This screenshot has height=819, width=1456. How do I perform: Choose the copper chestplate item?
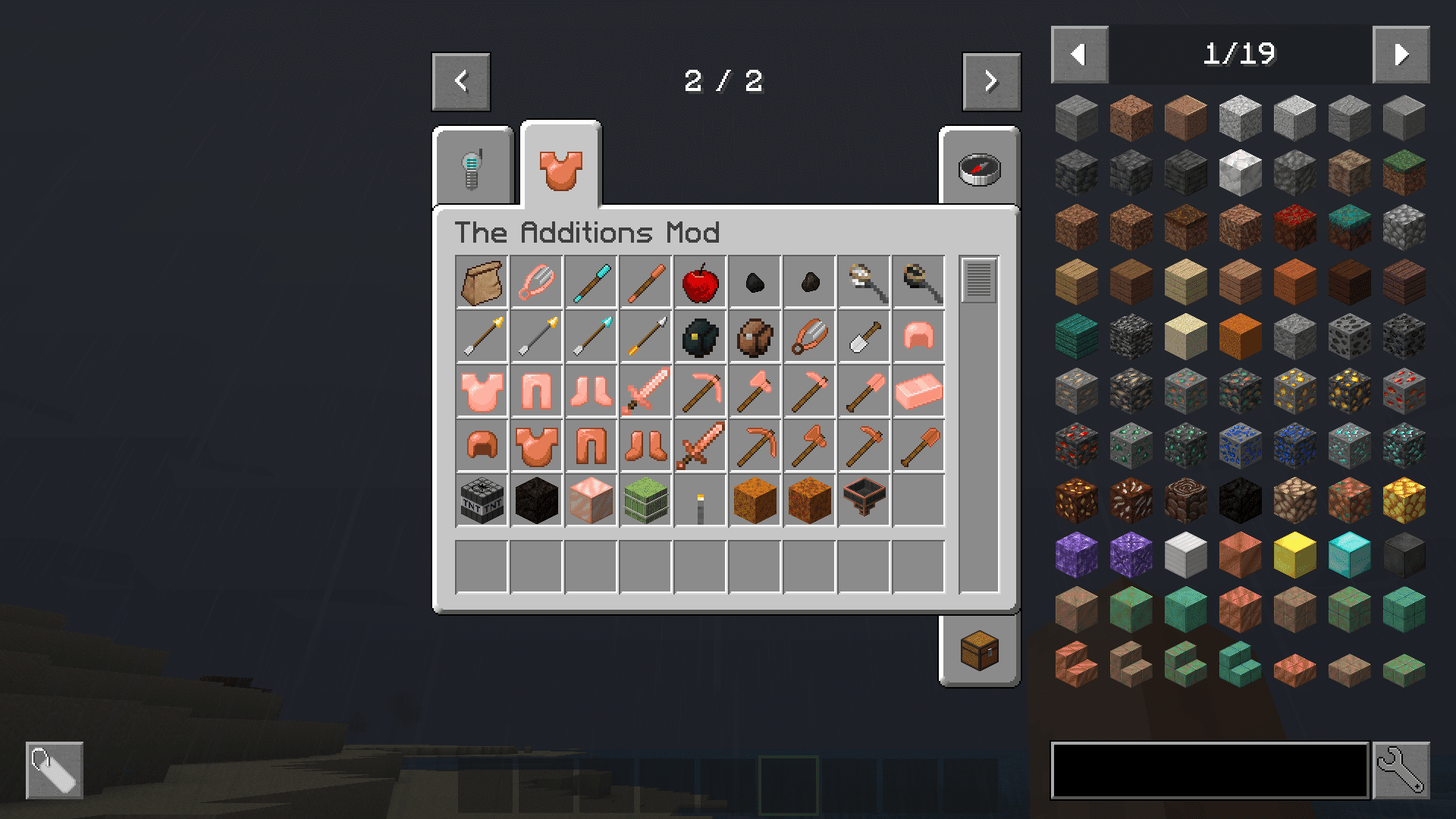[x=536, y=446]
